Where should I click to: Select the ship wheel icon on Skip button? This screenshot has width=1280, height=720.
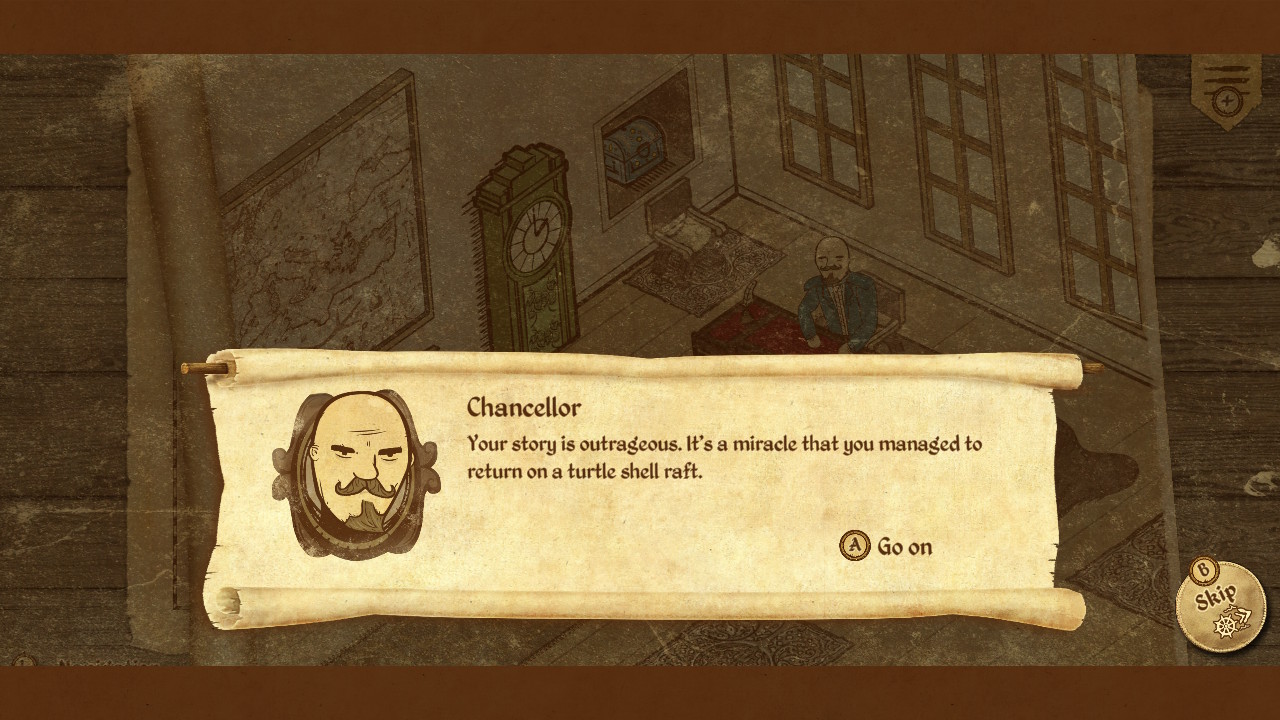pyautogui.click(x=1224, y=625)
